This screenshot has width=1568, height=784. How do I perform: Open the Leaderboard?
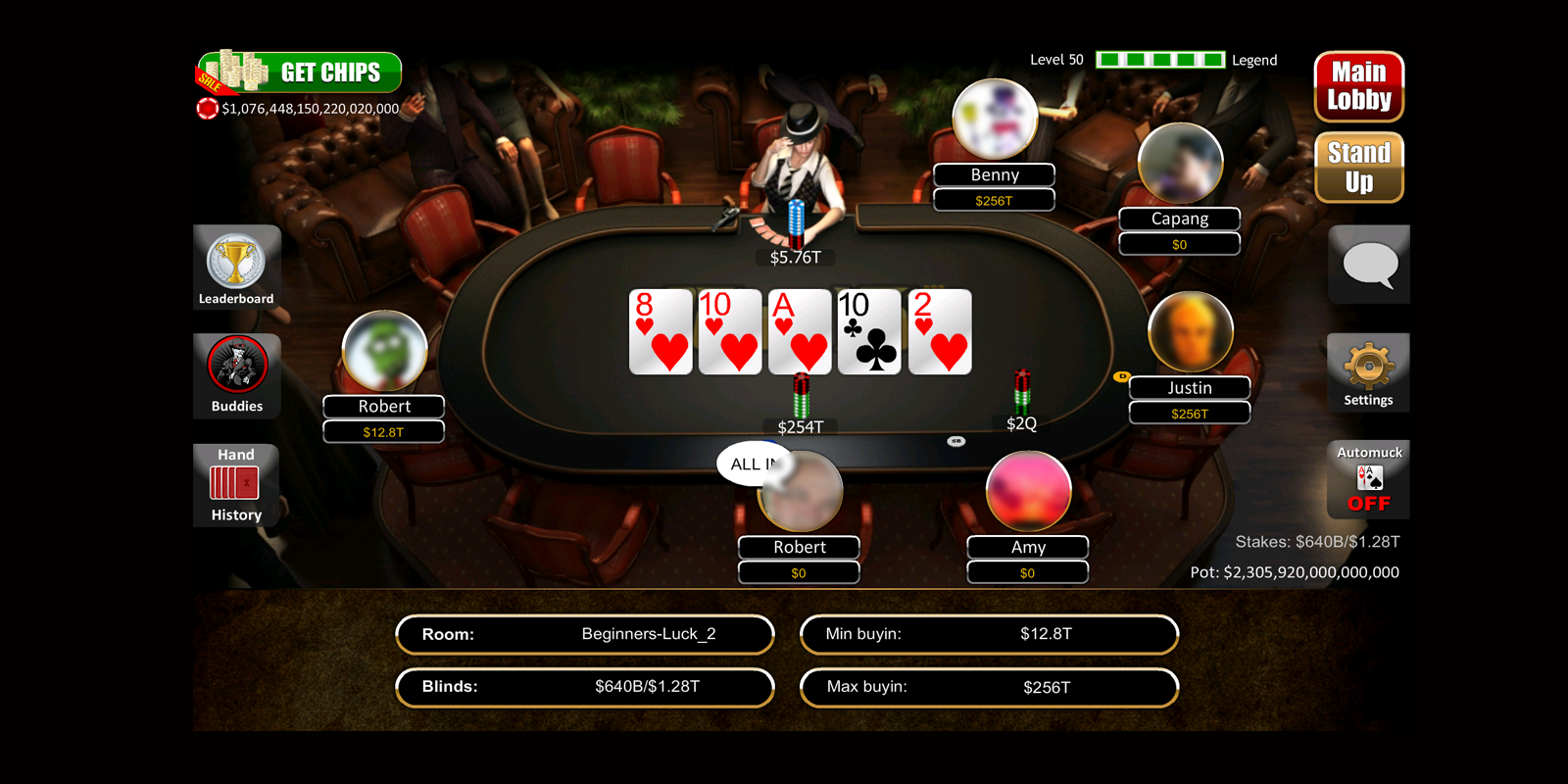pyautogui.click(x=236, y=268)
